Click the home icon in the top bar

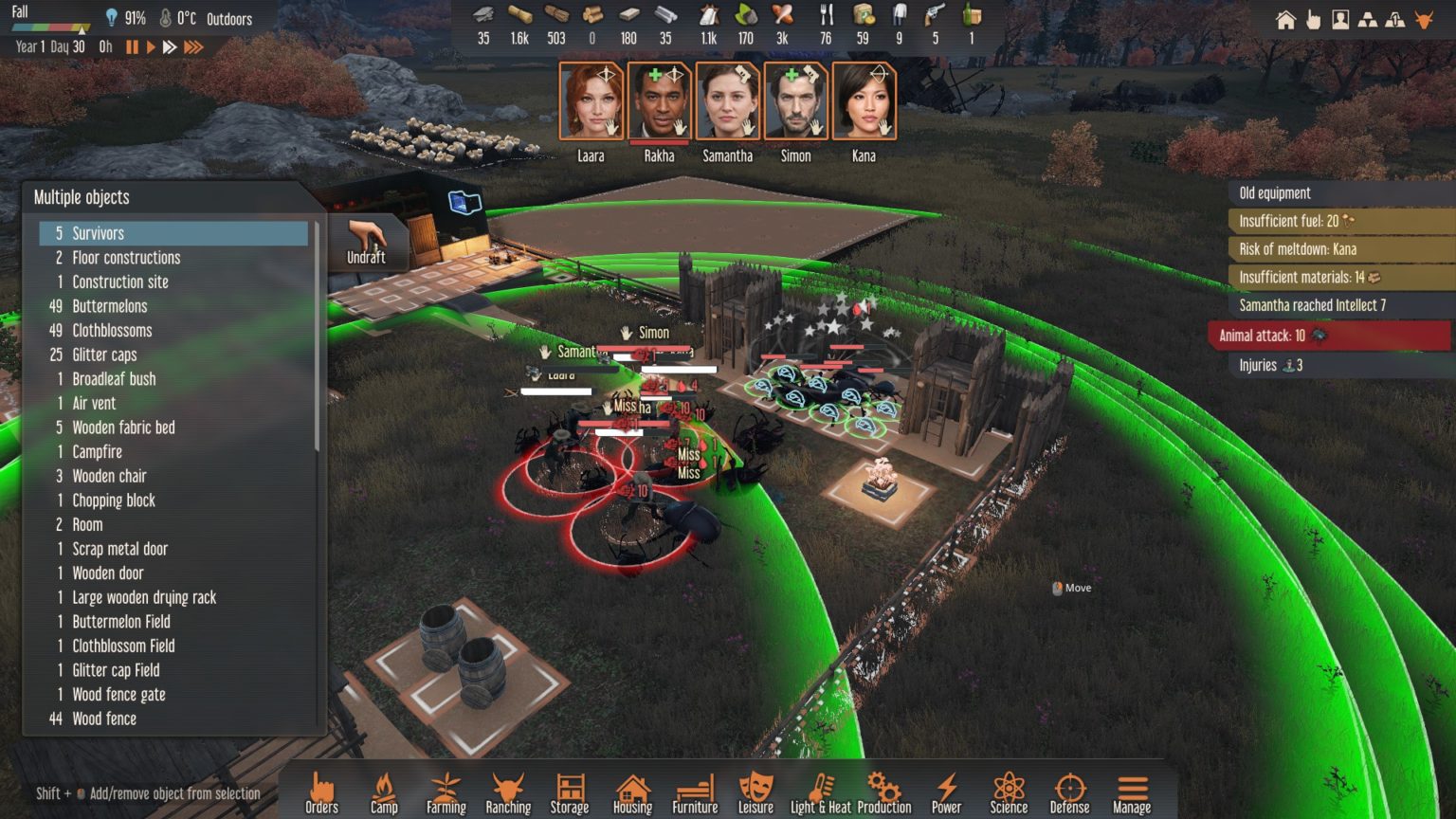1285,20
